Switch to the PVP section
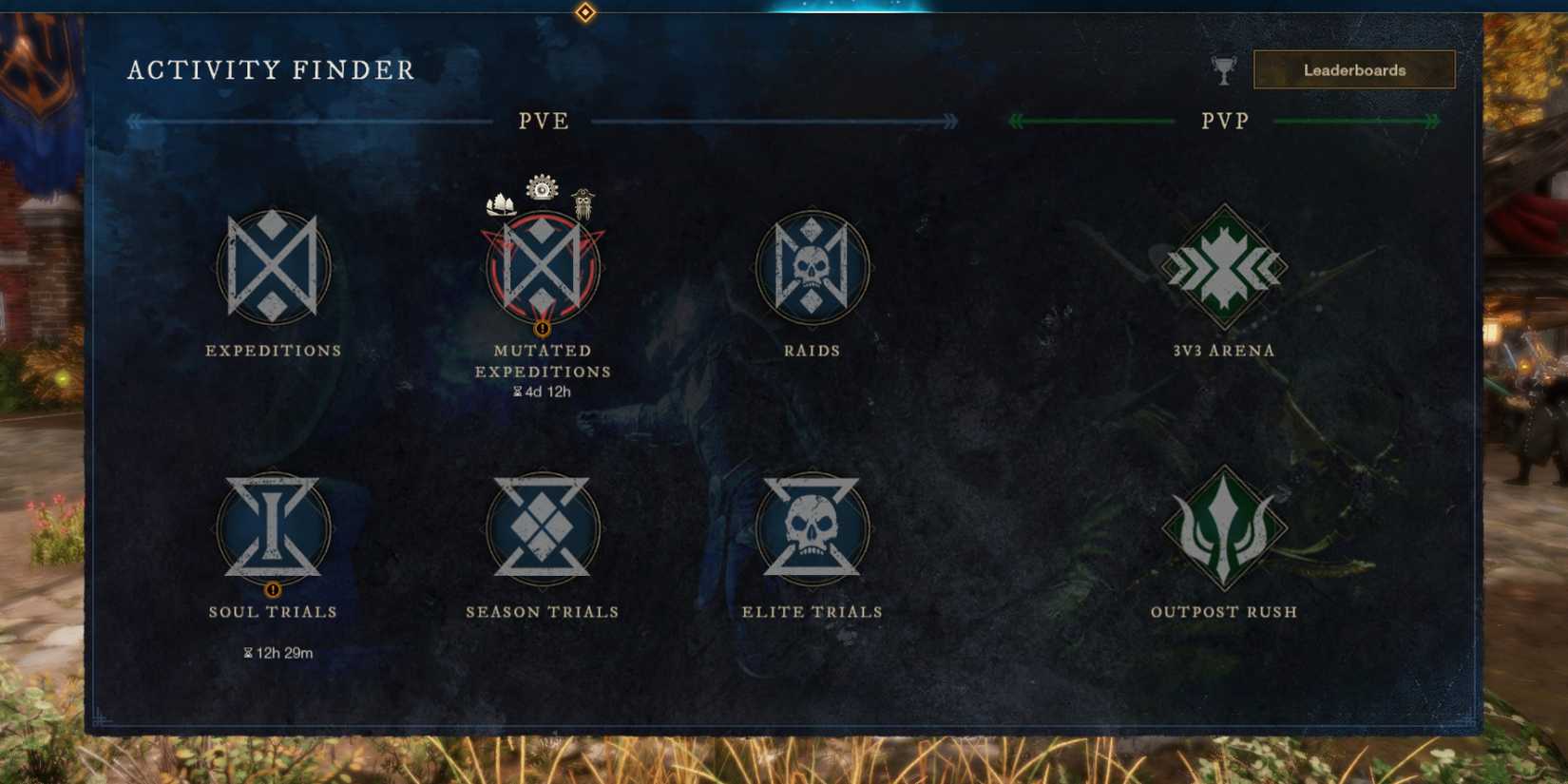This screenshot has height=784, width=1568. tap(1224, 121)
